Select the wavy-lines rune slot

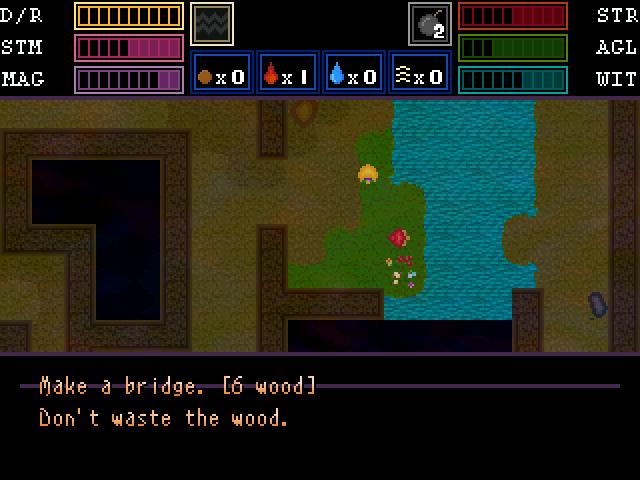point(212,23)
